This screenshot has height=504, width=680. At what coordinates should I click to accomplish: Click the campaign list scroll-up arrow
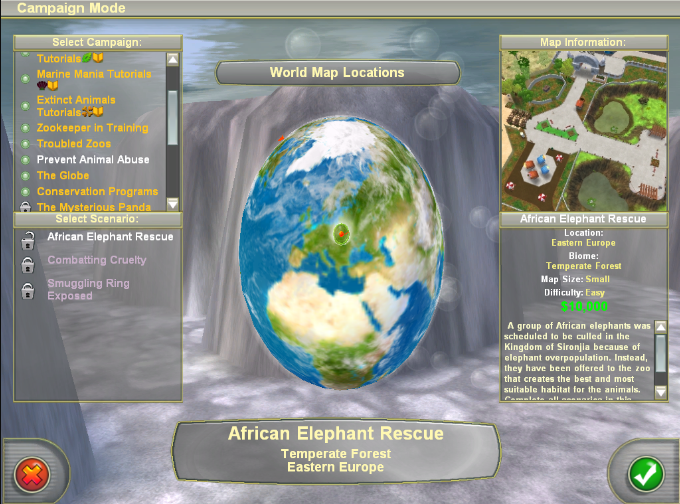[173, 59]
